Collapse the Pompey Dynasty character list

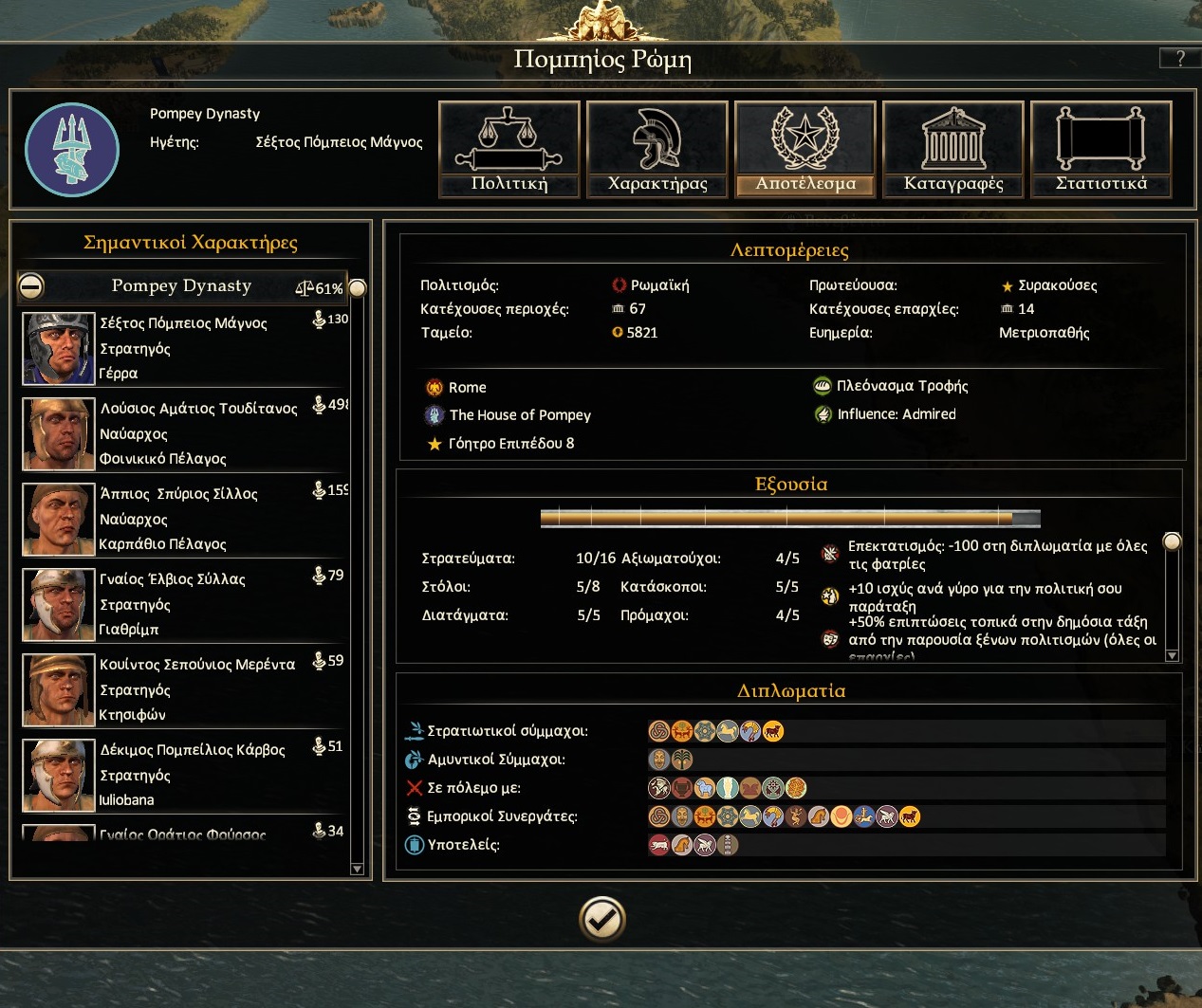pos(31,286)
